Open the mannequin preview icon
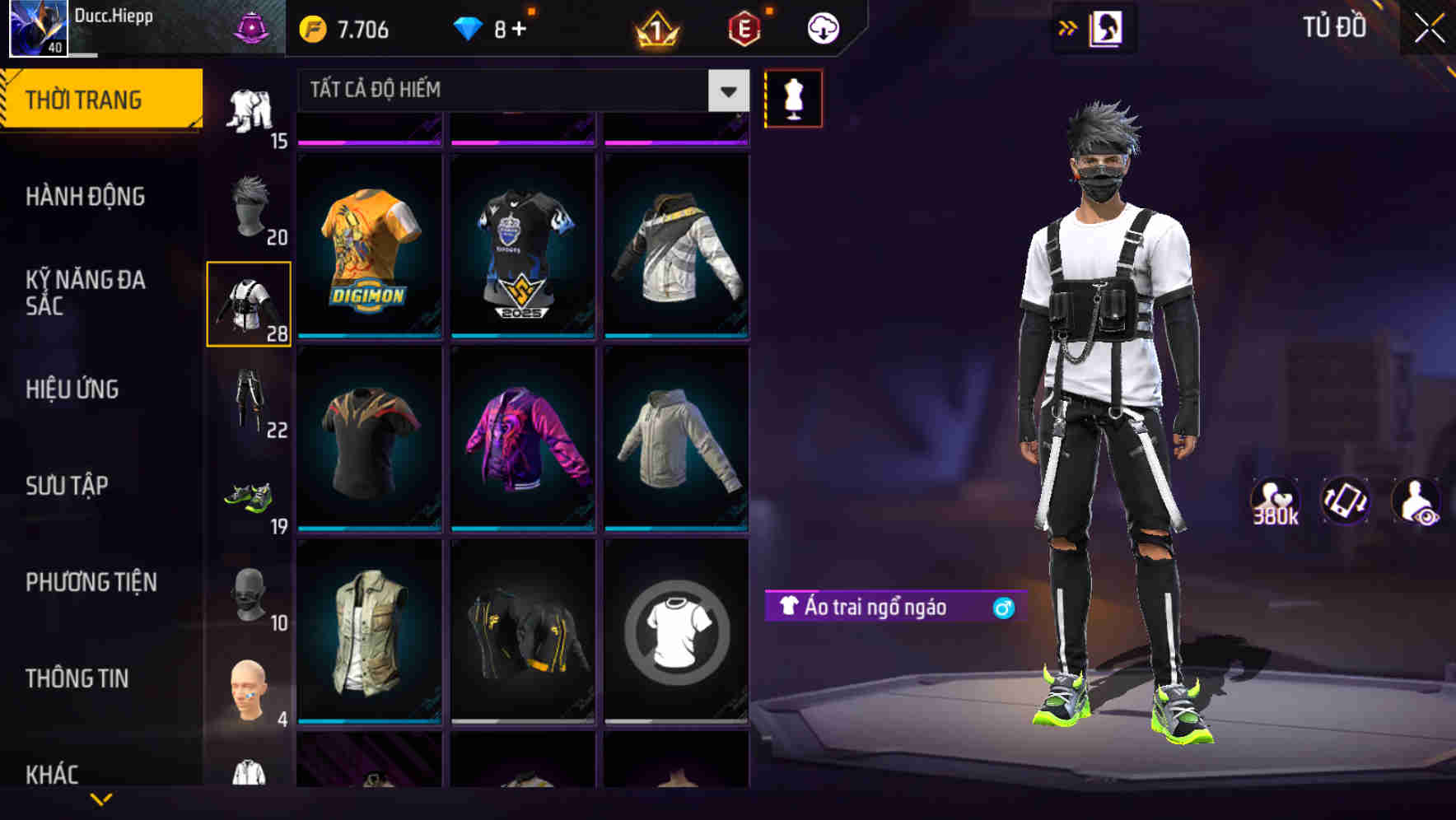This screenshot has width=1456, height=820. pyautogui.click(x=793, y=97)
